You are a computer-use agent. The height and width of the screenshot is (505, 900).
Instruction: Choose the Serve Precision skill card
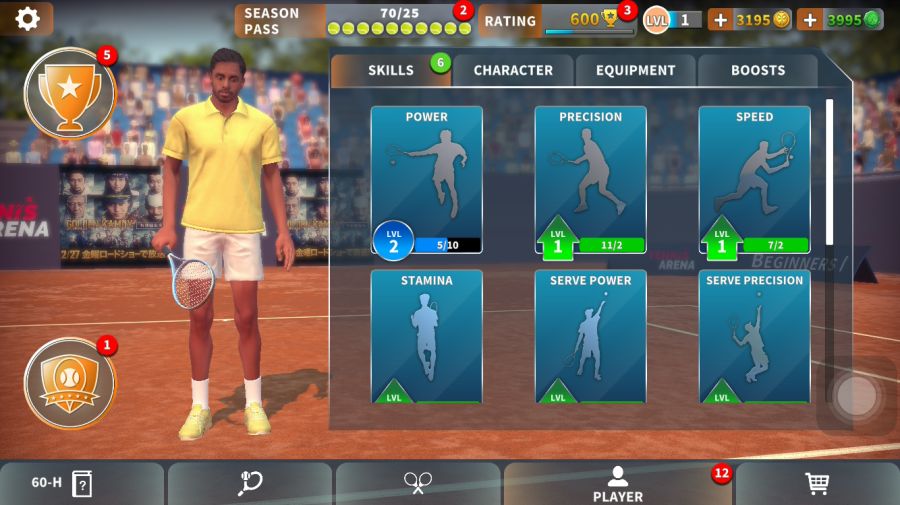pos(754,336)
